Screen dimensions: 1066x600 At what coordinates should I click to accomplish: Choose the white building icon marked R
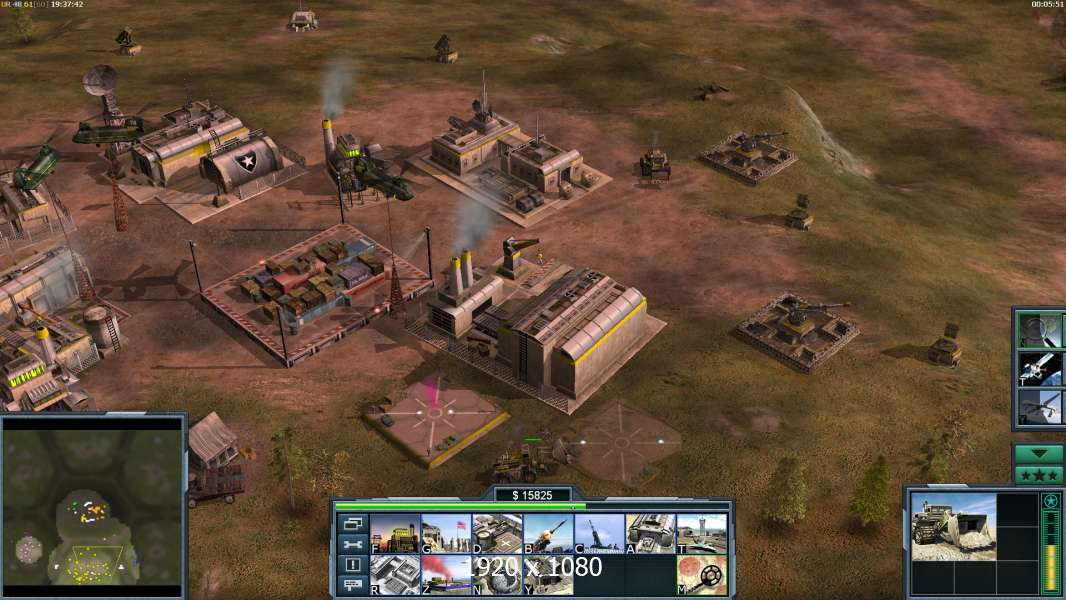click(x=395, y=575)
